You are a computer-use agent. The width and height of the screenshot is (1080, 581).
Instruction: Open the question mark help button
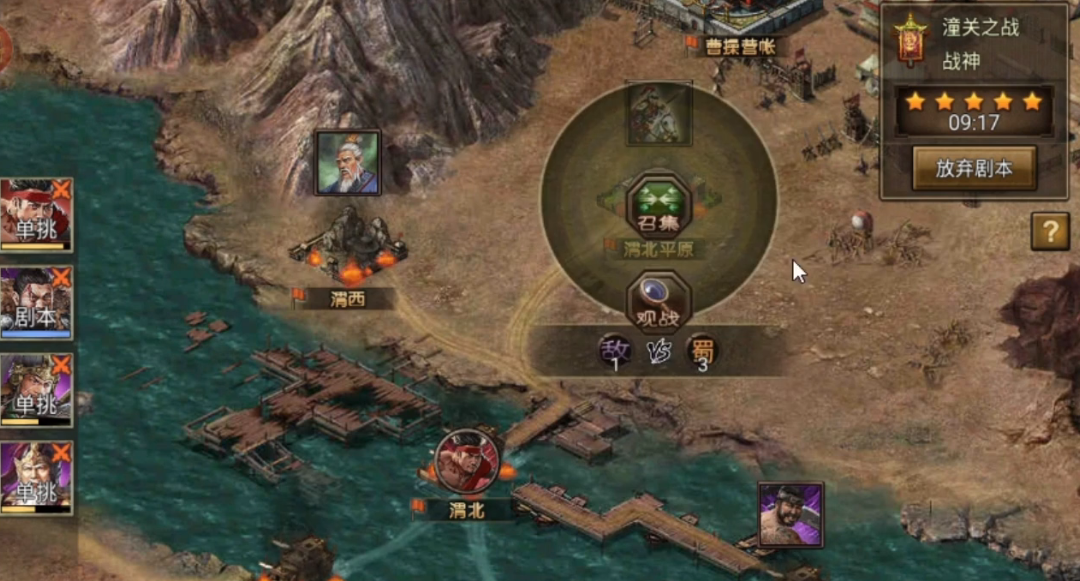point(1050,232)
